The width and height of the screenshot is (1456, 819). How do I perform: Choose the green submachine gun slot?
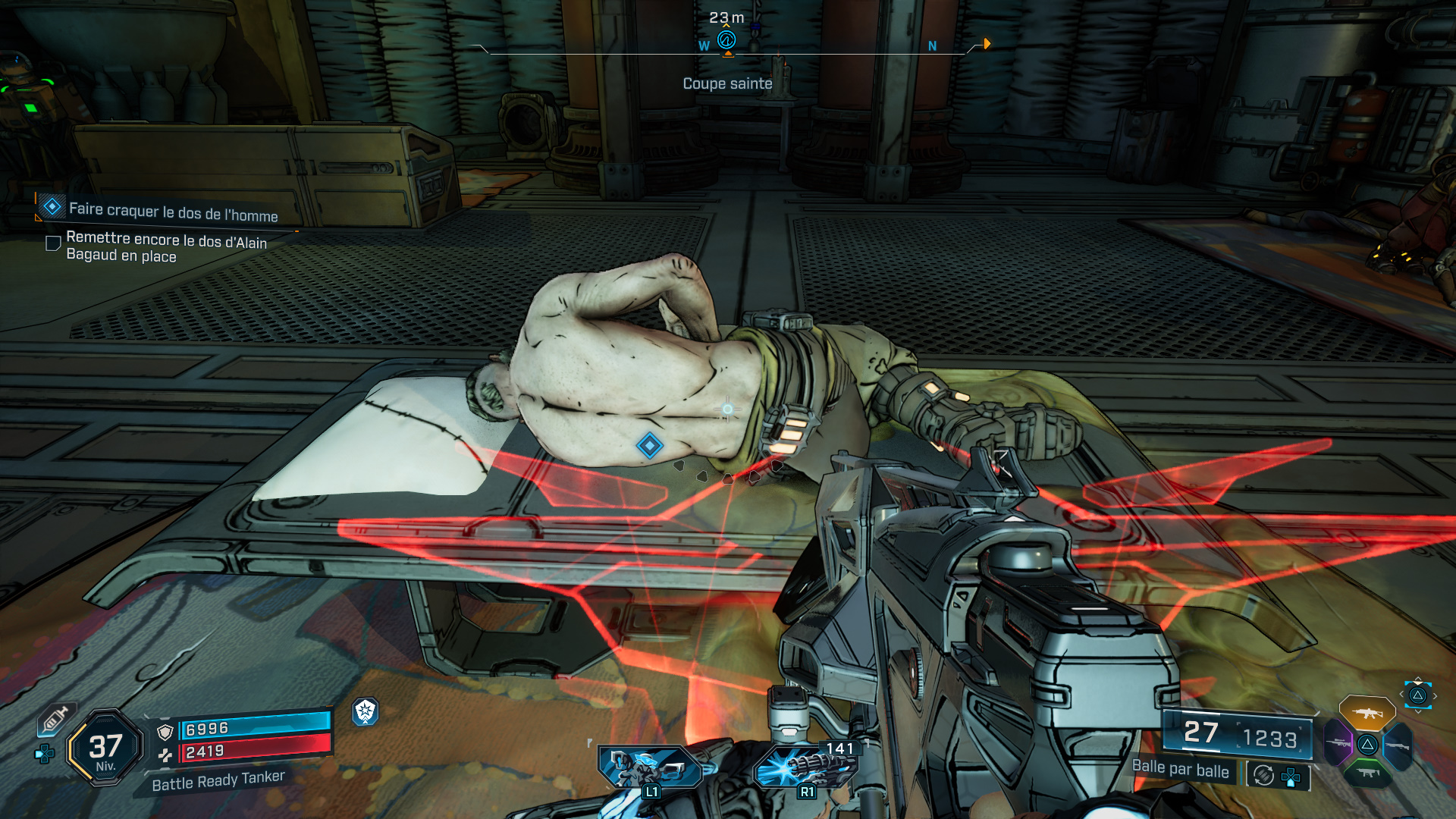pyautogui.click(x=1367, y=773)
